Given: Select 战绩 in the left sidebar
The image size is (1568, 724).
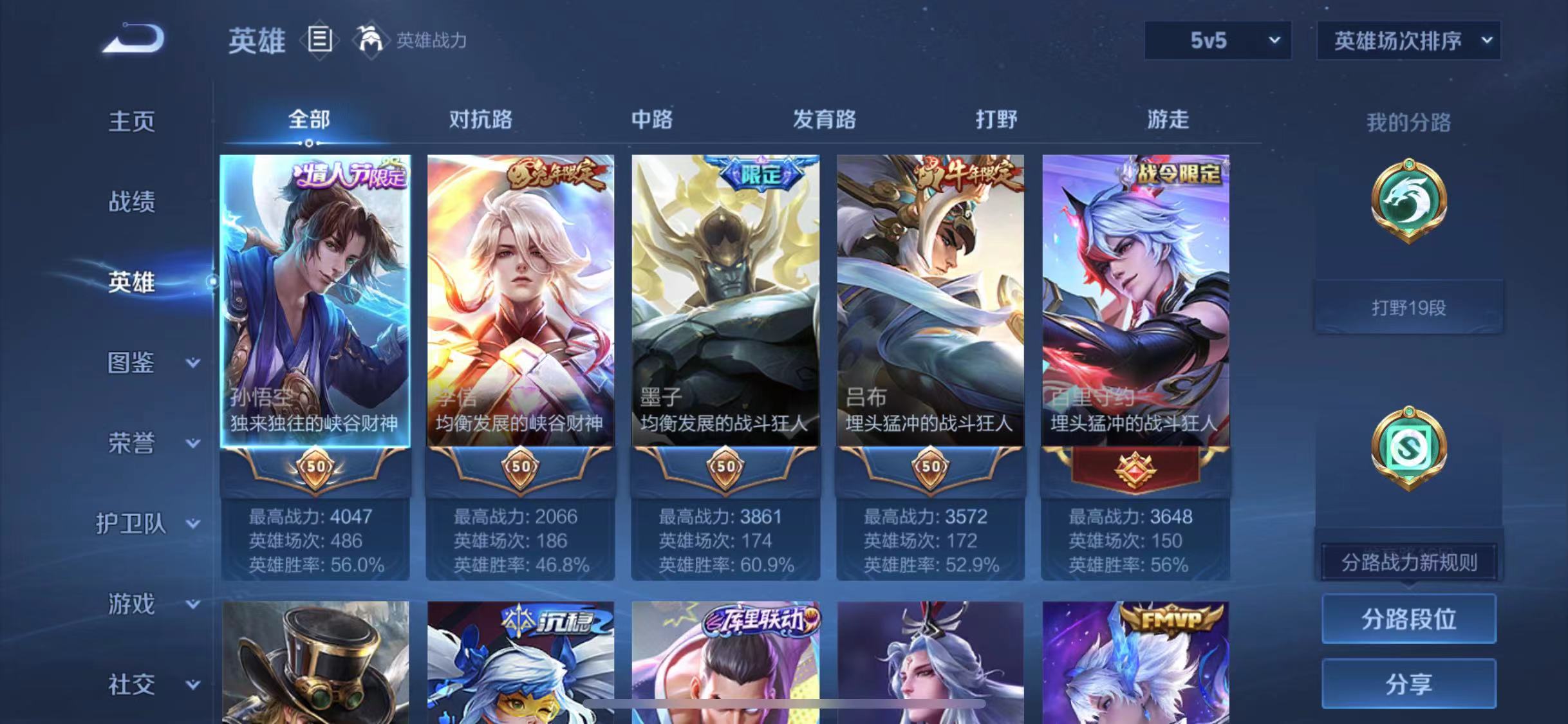Looking at the screenshot, I should point(132,201).
